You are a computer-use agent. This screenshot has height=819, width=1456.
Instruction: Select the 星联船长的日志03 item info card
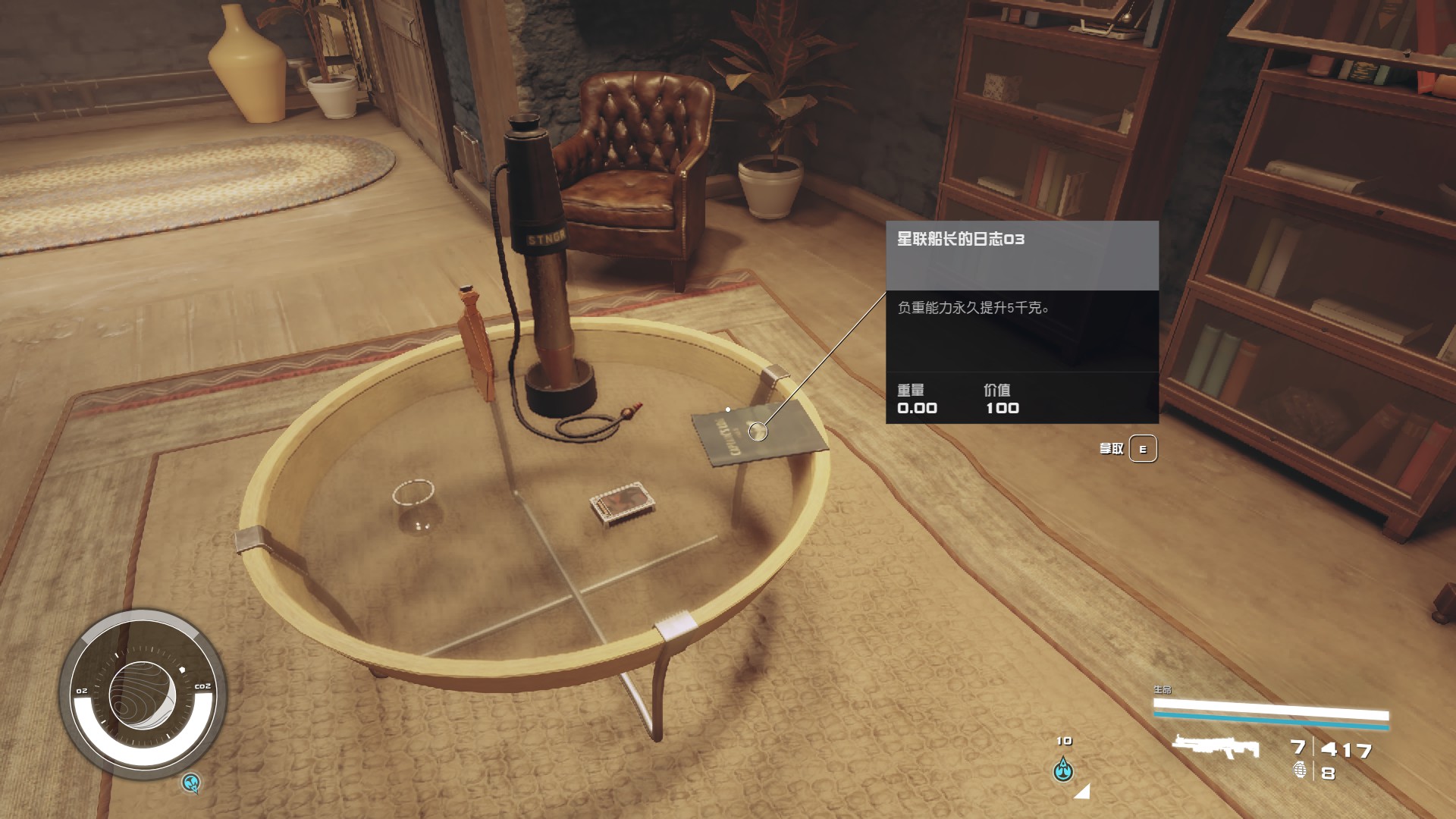click(1021, 322)
